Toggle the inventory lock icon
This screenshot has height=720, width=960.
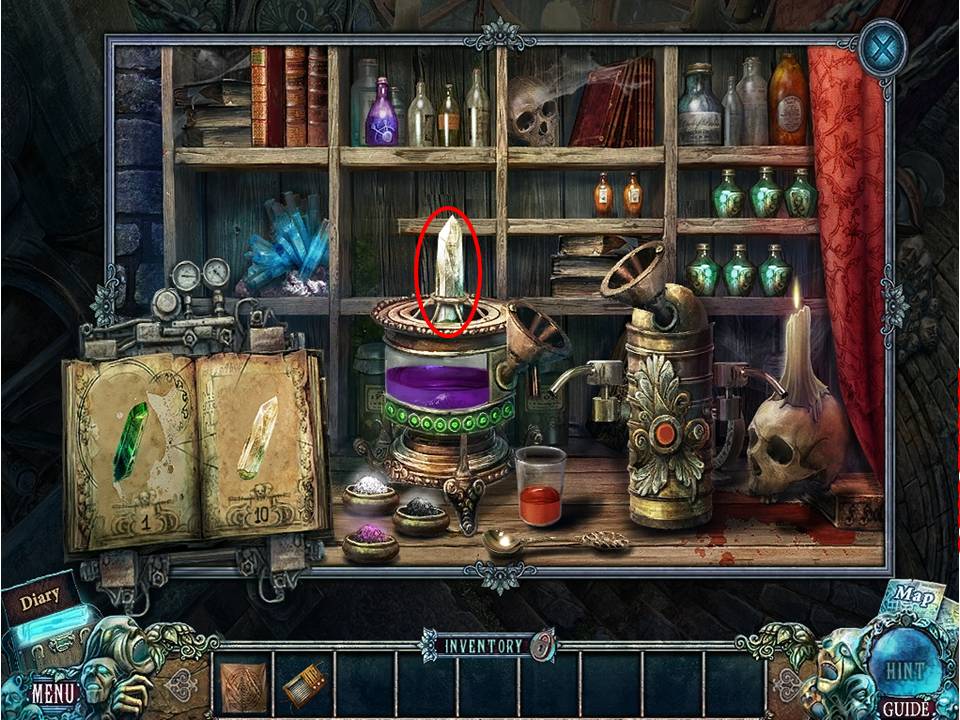(542, 646)
